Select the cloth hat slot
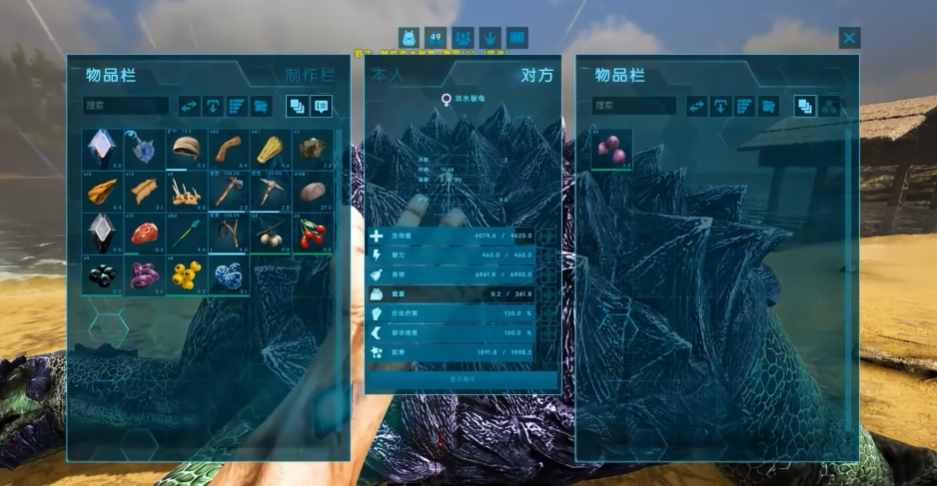The image size is (937, 486). click(x=186, y=148)
